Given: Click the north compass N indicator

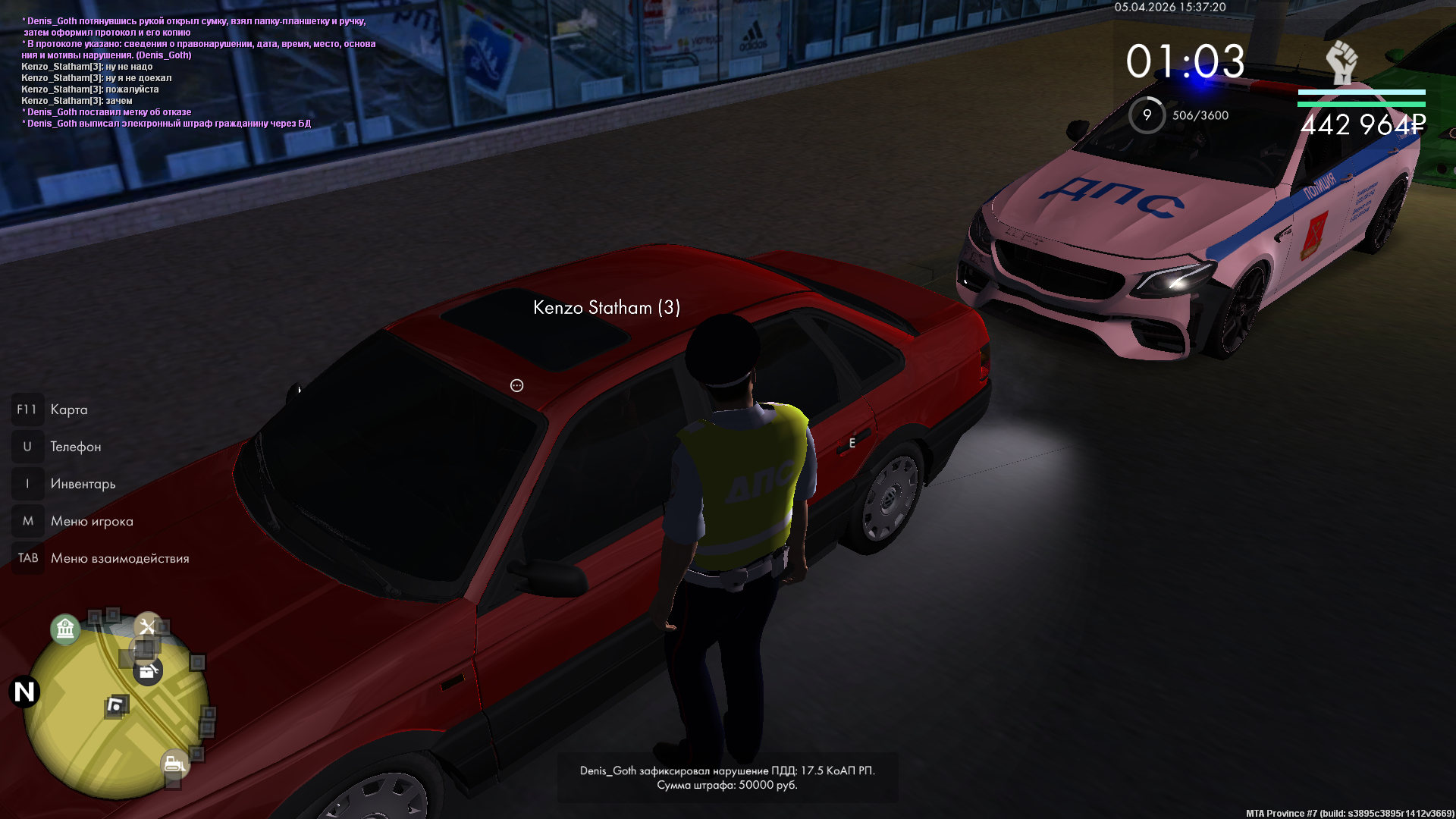Looking at the screenshot, I should pos(24,692).
